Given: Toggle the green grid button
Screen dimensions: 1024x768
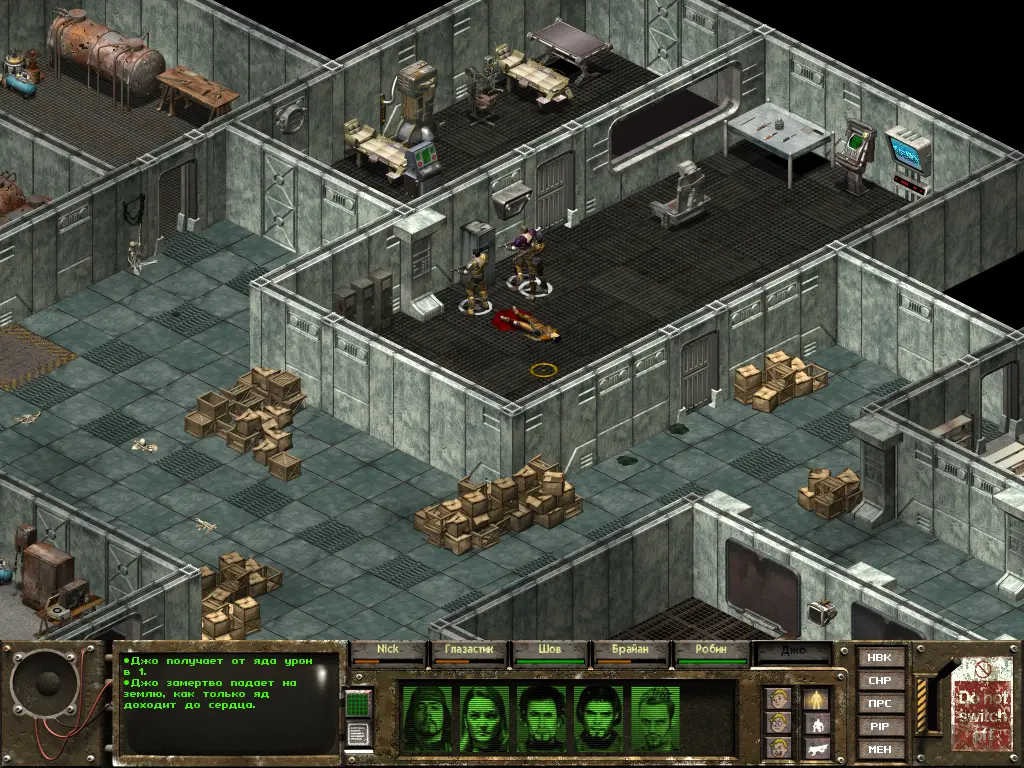Looking at the screenshot, I should coord(358,704).
